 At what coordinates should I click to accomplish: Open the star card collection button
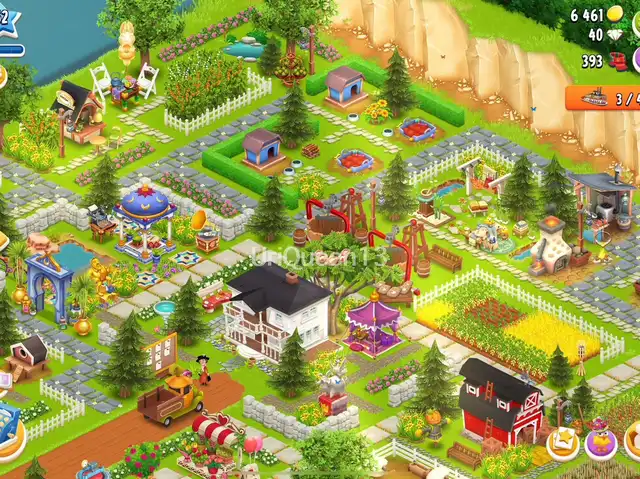pos(562,442)
